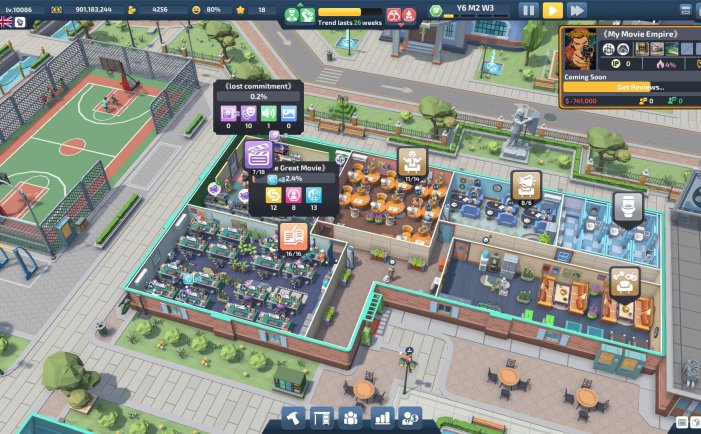
Task: Open the My Movie Empire project panel
Action: click(x=629, y=33)
